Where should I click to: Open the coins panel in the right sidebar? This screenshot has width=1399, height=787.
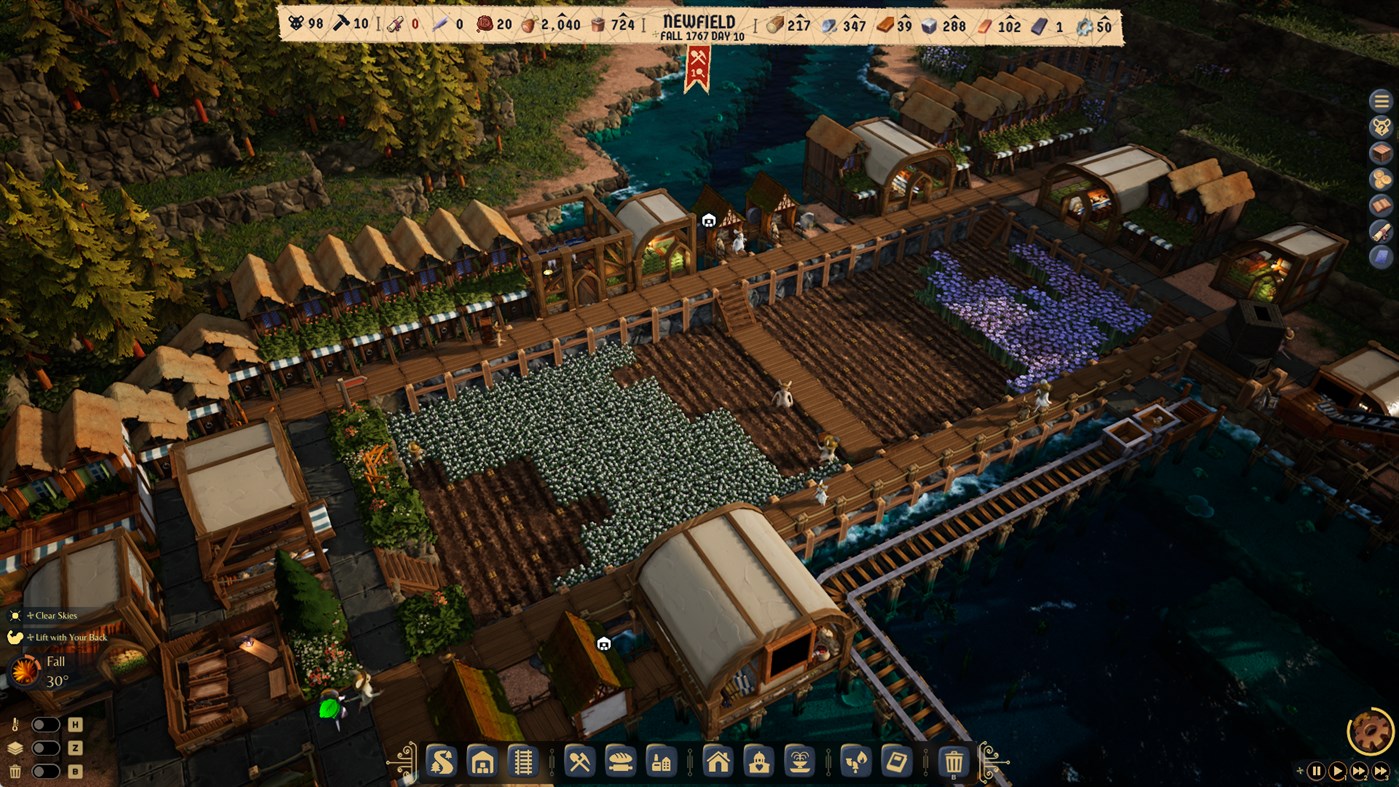click(1381, 178)
